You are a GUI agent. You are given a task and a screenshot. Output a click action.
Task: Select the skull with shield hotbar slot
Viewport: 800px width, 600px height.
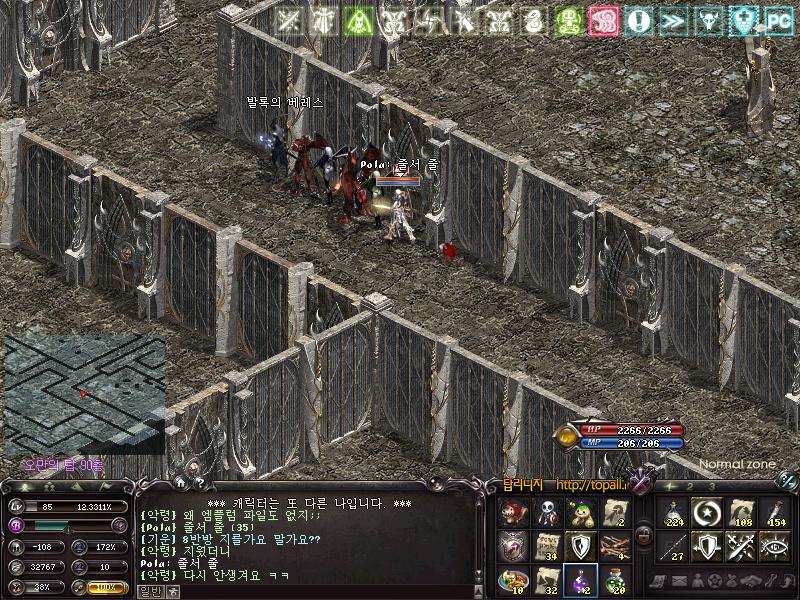coord(547,512)
